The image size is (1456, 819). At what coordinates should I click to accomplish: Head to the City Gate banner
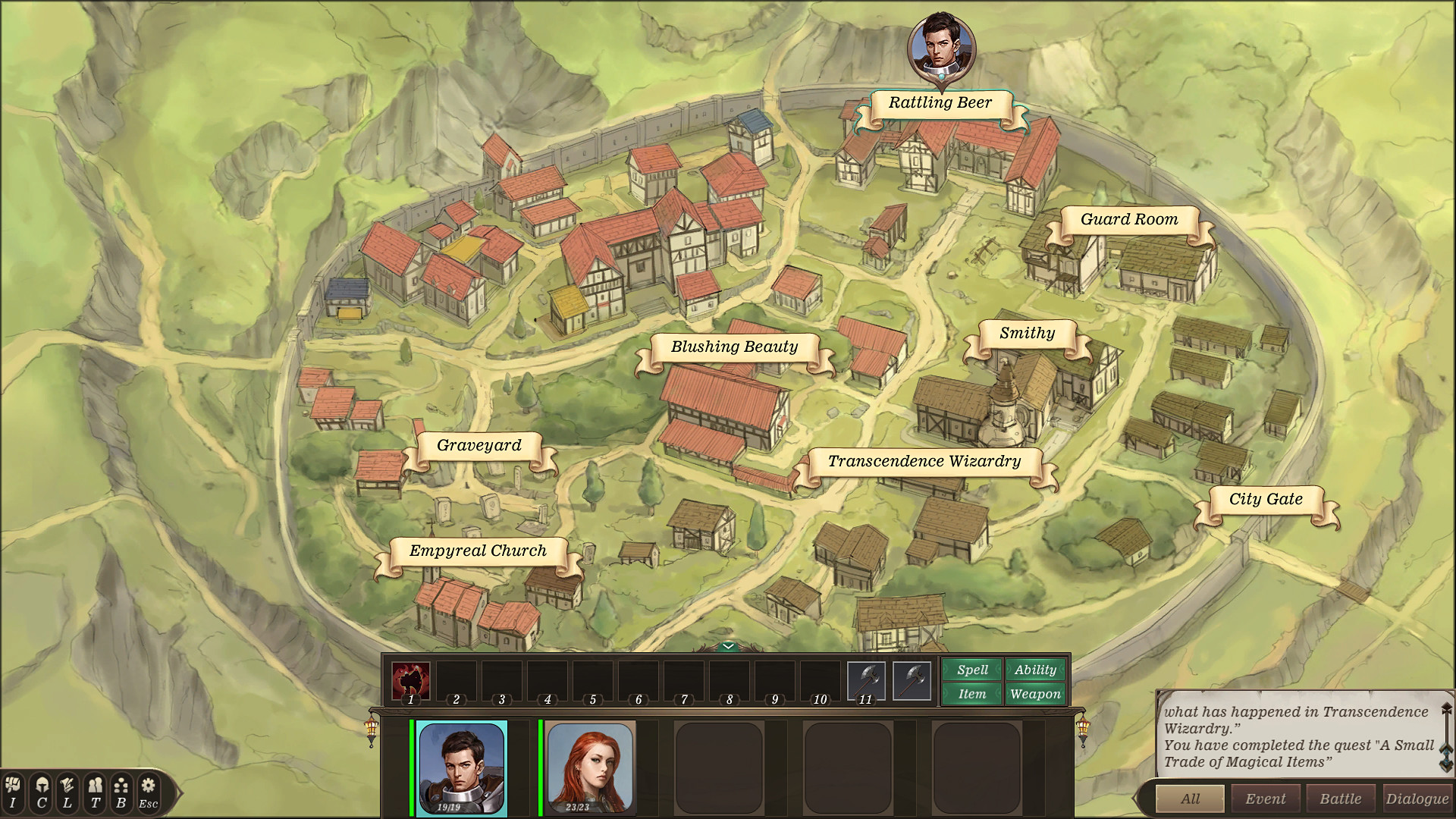tap(1265, 500)
